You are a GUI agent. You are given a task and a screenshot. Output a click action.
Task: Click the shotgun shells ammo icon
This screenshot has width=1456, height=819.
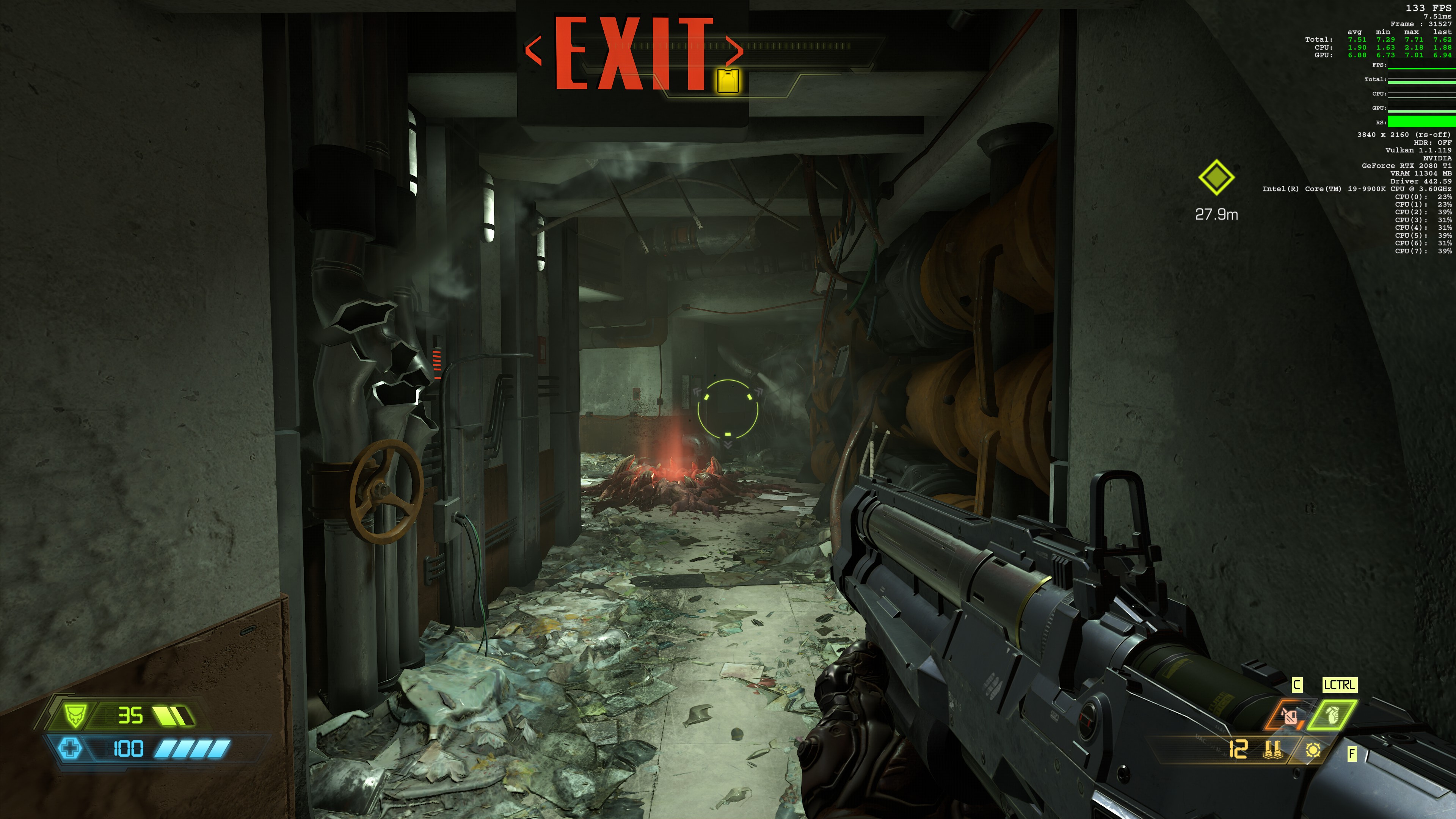1272,750
